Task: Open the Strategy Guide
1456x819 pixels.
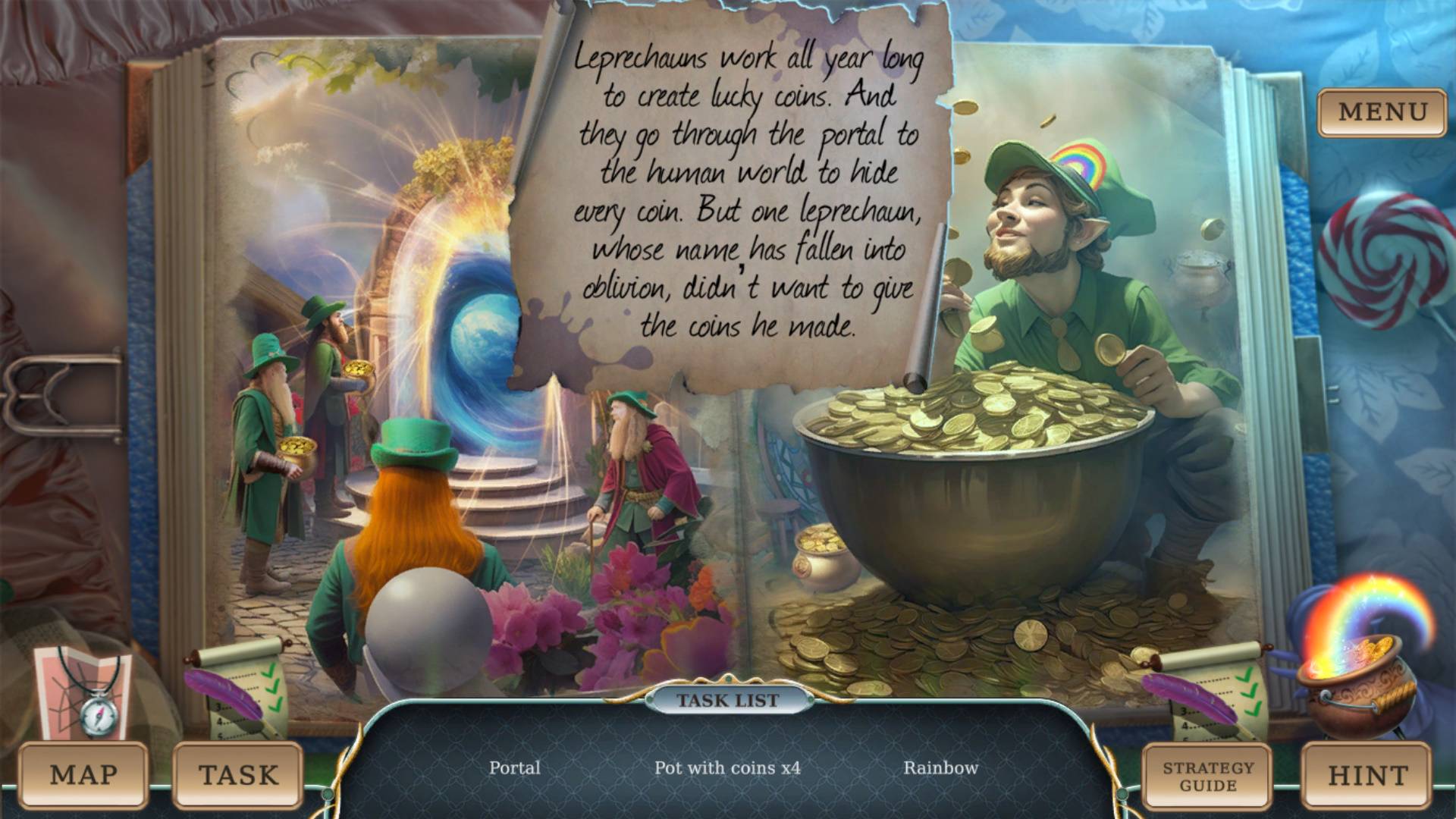Action: [x=1207, y=776]
